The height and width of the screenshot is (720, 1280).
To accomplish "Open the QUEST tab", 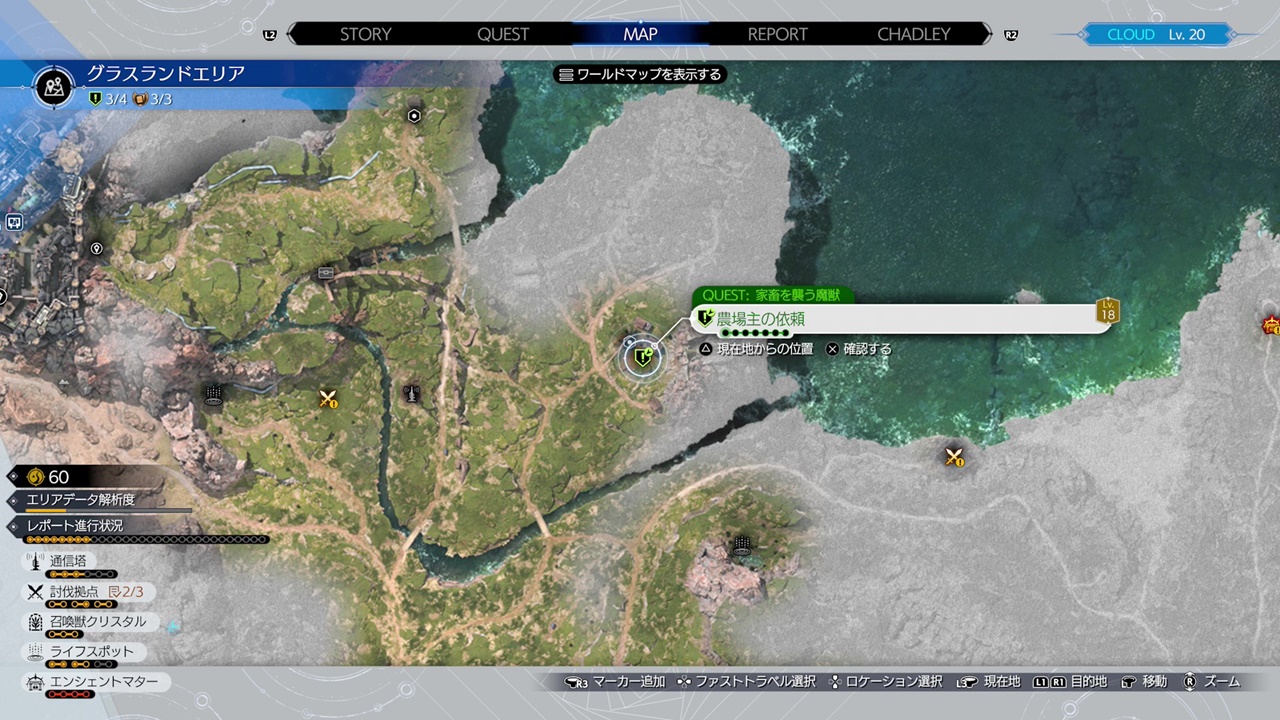I will tap(503, 34).
